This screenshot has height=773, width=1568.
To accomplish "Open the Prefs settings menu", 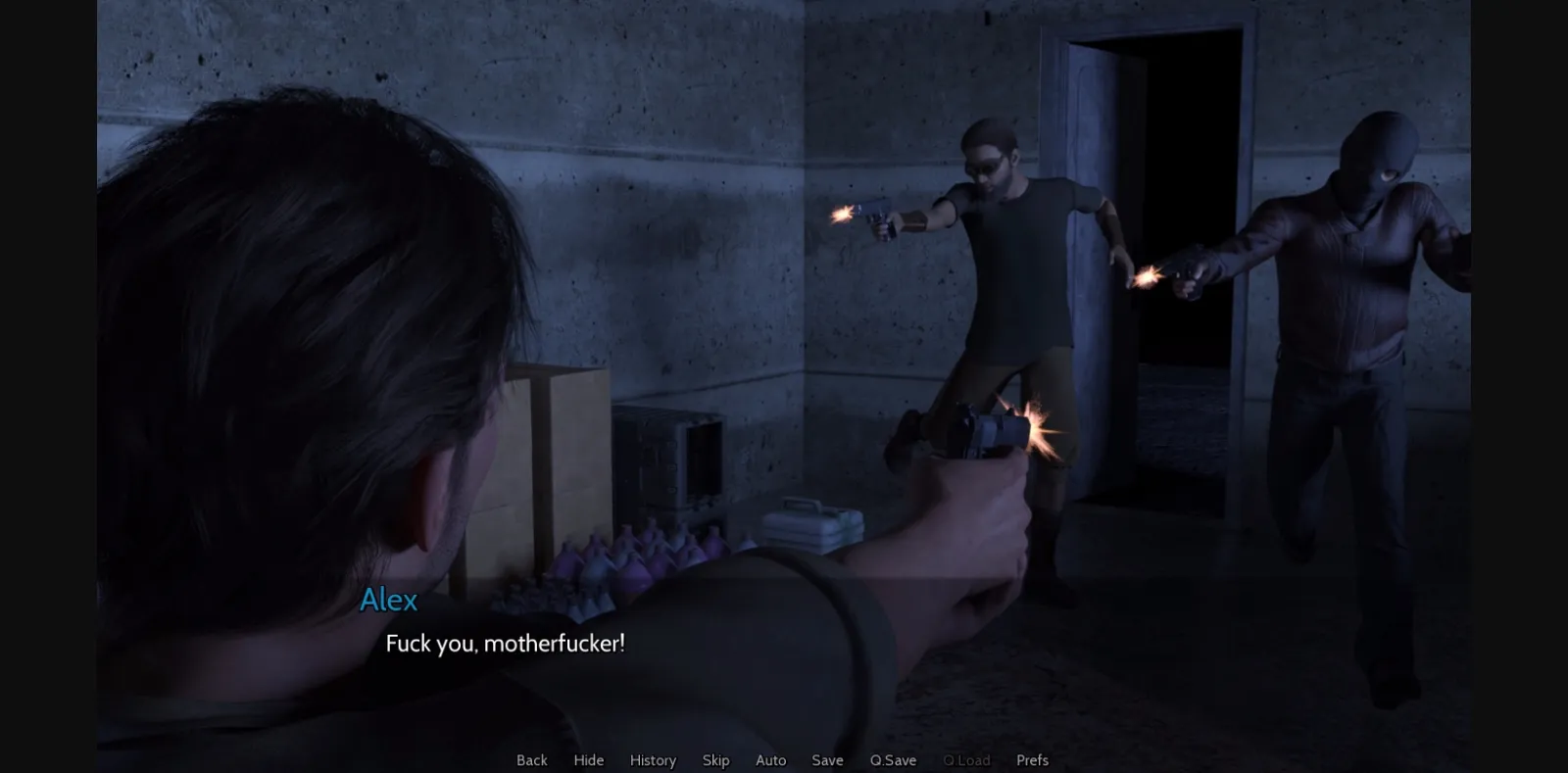I will point(1032,760).
